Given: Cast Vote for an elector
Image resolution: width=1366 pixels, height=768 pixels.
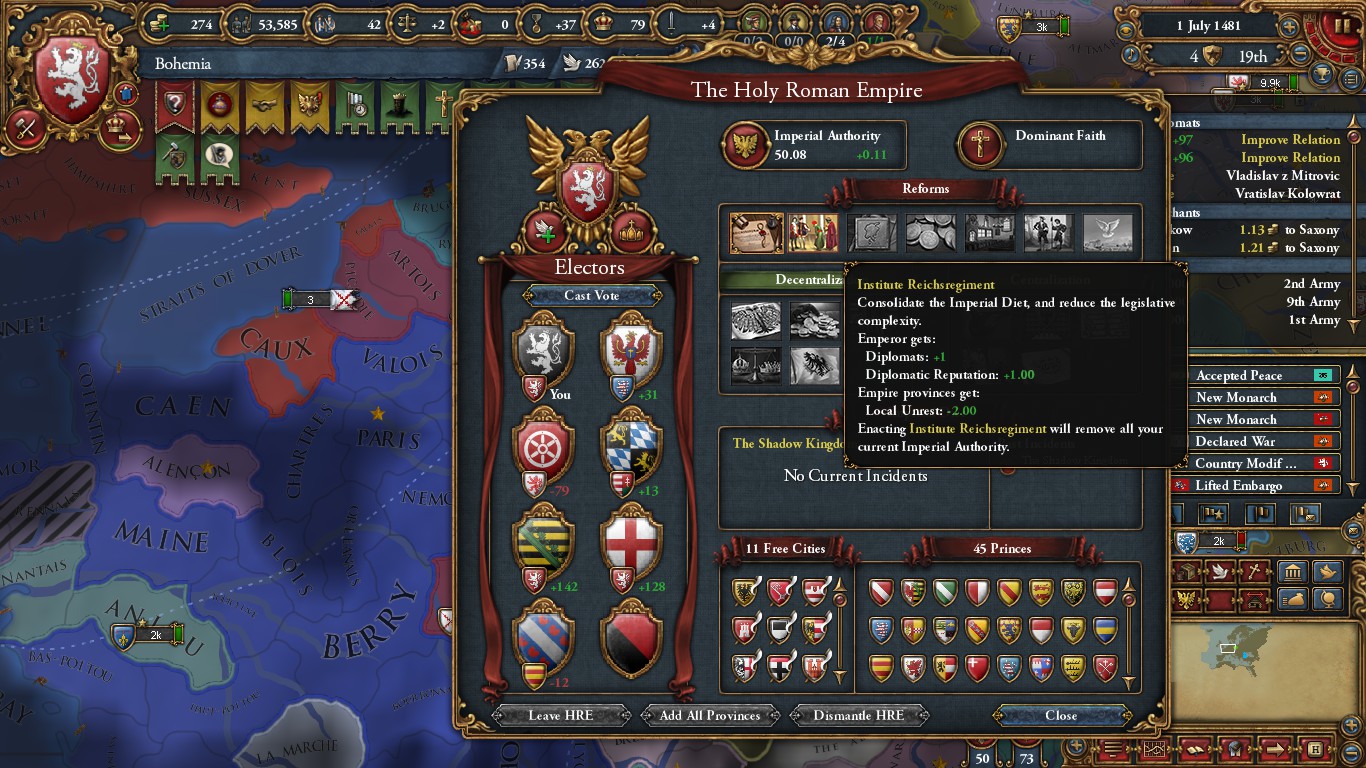Looking at the screenshot, I should 591,295.
